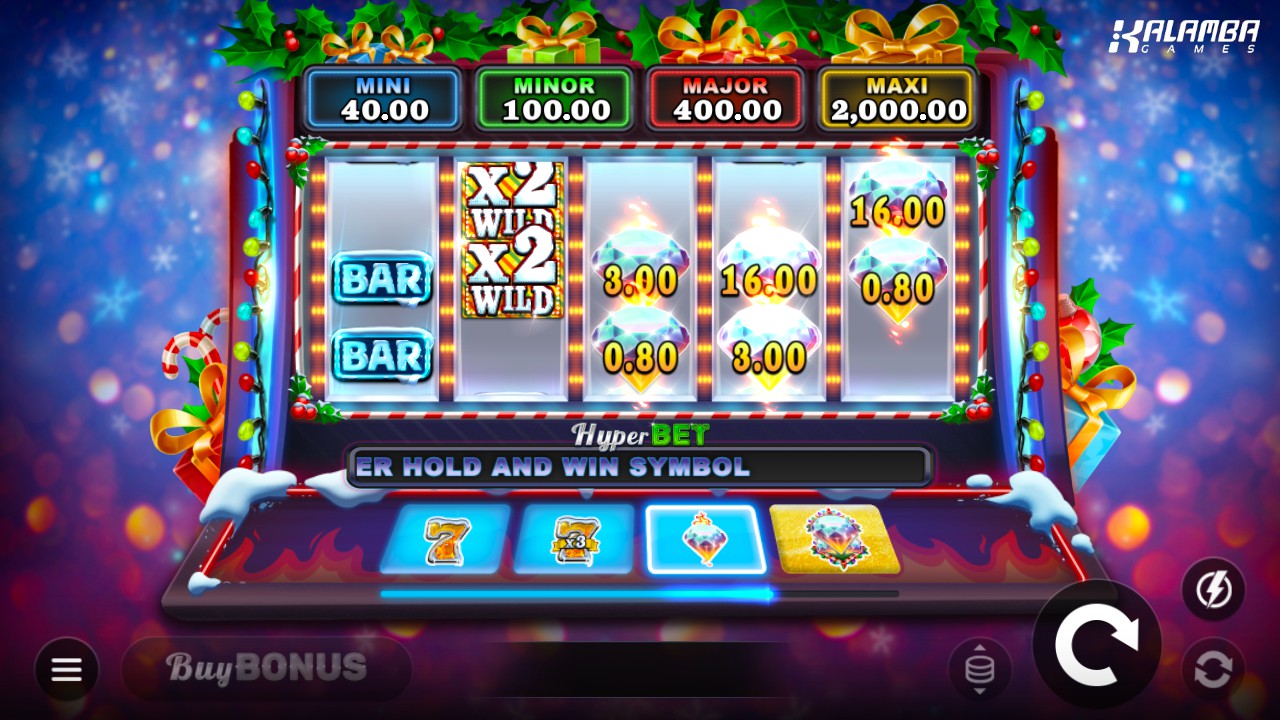Open bet settings with the coin stack button
1280x720 pixels.
[x=979, y=669]
